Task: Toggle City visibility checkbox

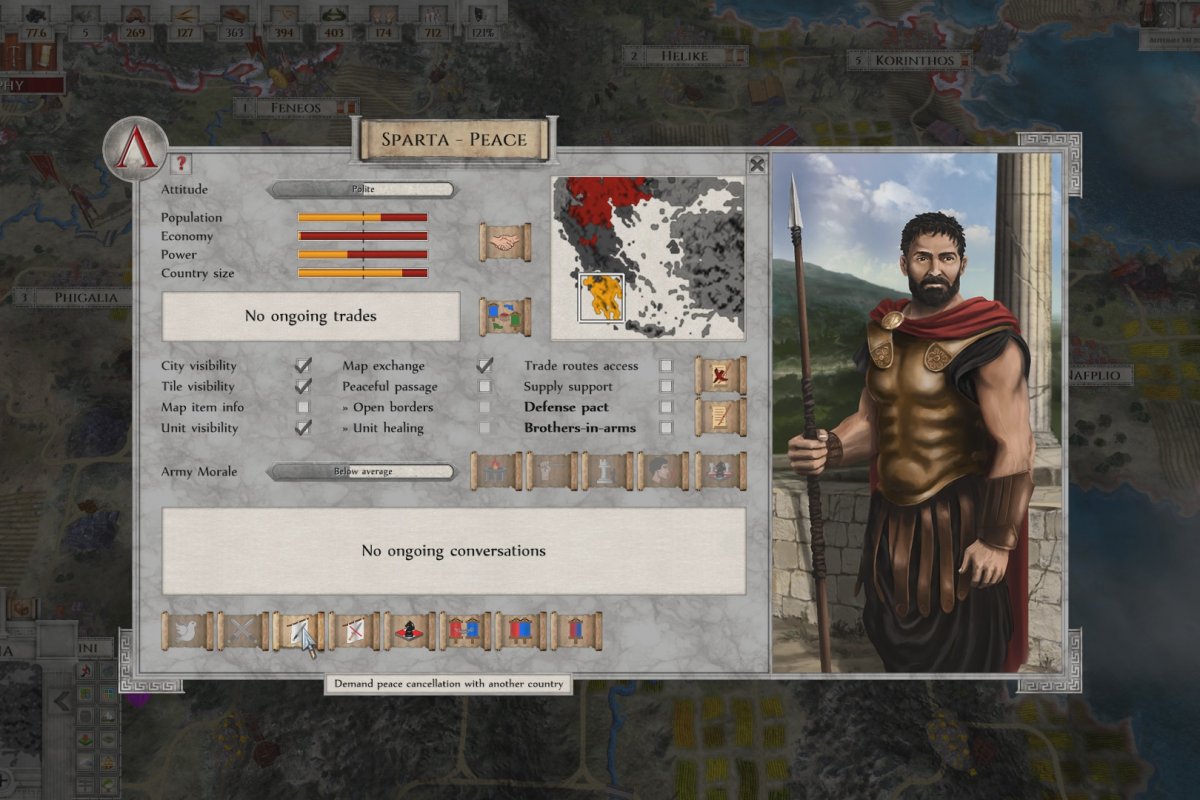Action: [303, 366]
